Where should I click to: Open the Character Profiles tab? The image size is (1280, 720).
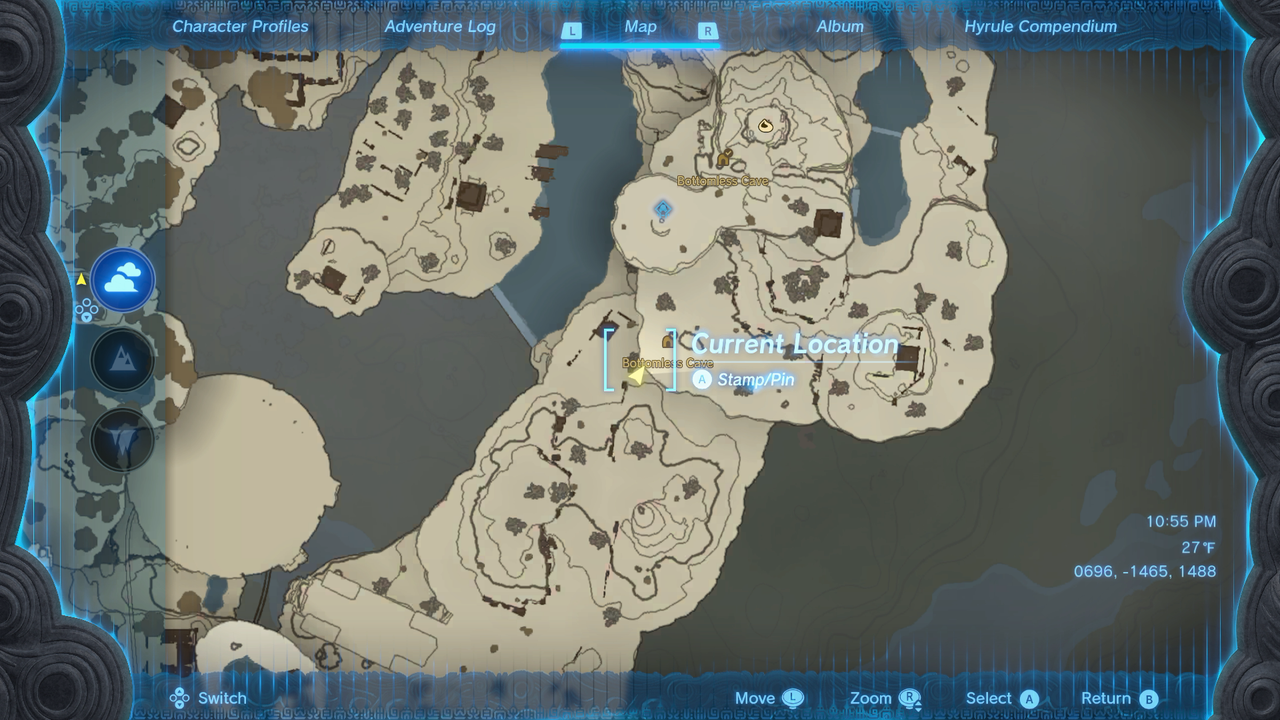pyautogui.click(x=240, y=27)
